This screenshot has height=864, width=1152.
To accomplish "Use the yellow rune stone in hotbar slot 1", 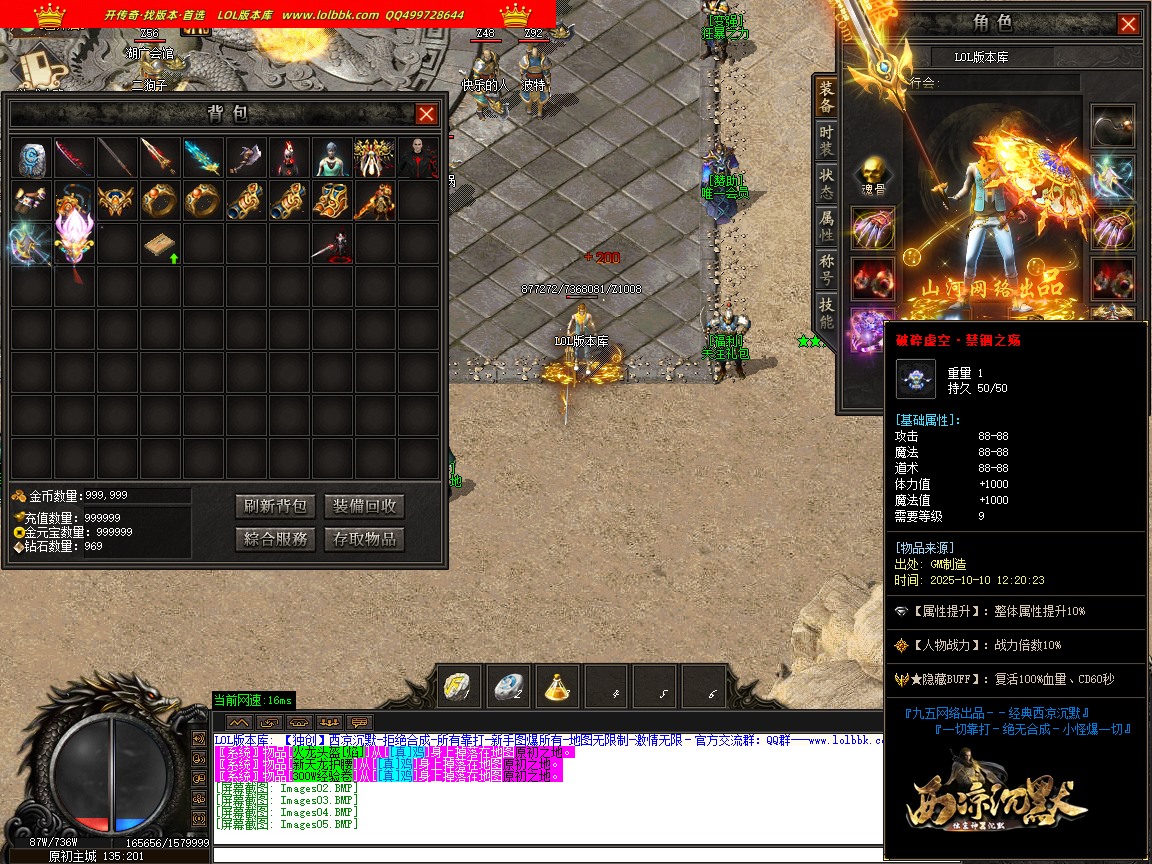I will click(460, 687).
